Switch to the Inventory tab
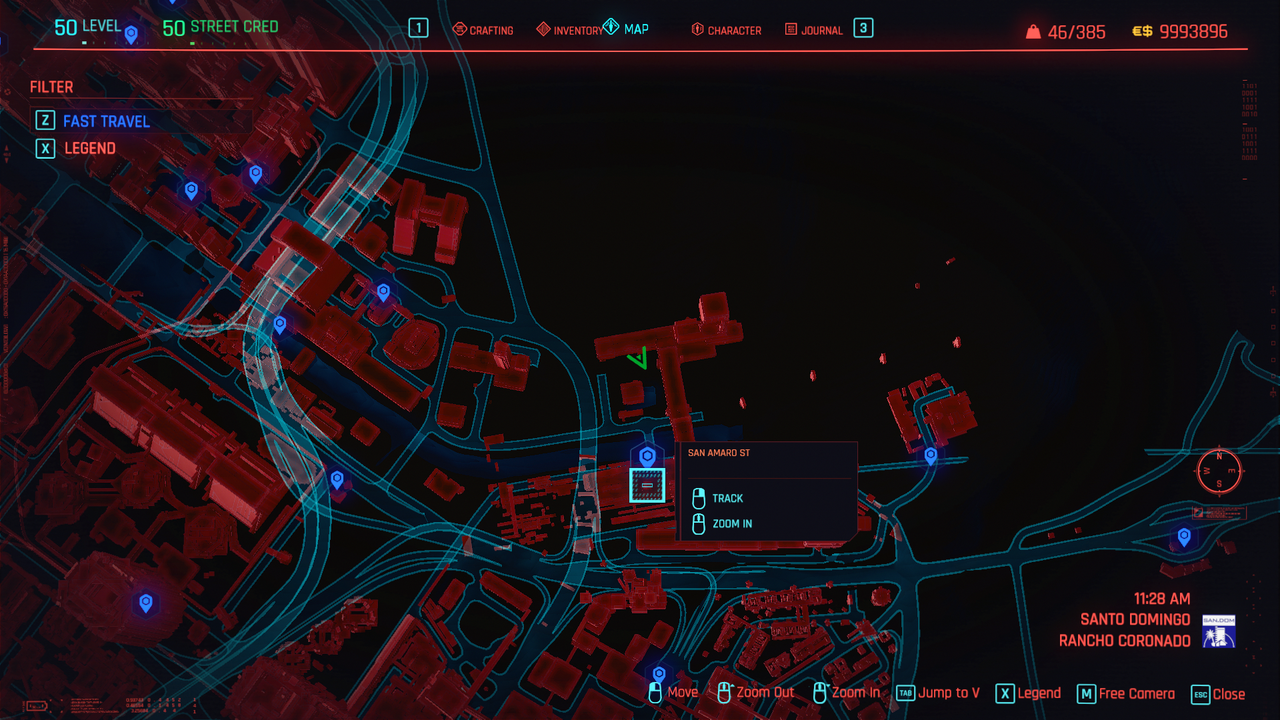 point(570,30)
